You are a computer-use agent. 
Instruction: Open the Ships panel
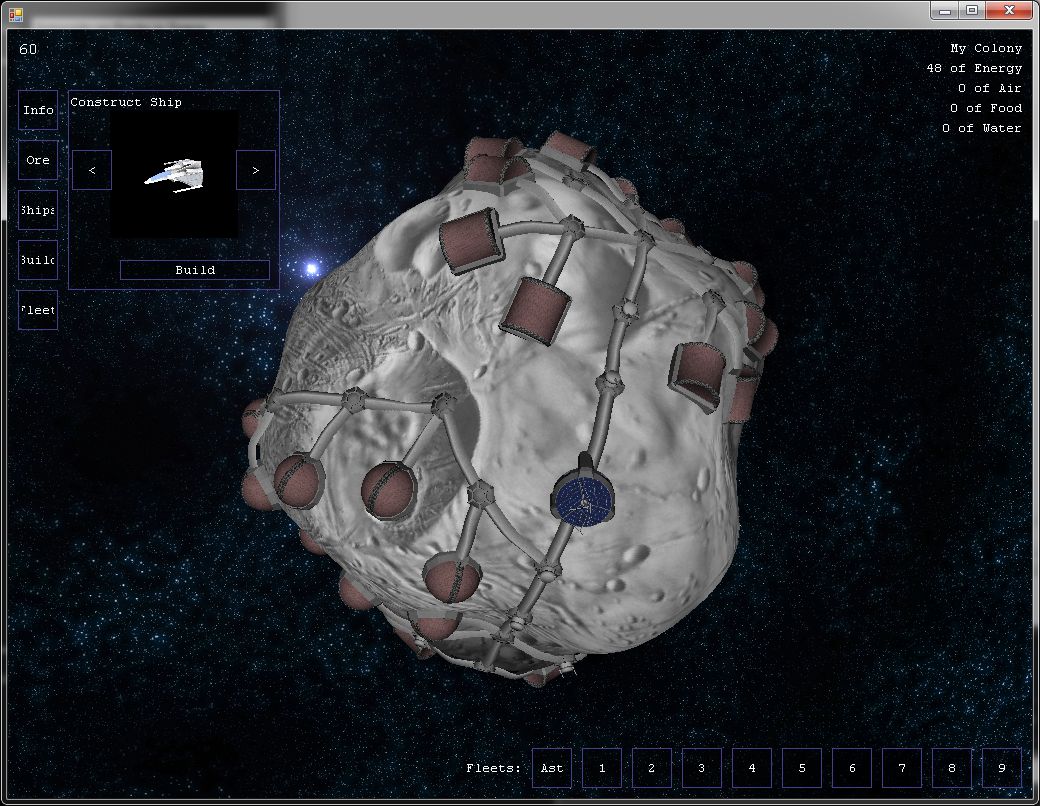[x=38, y=210]
